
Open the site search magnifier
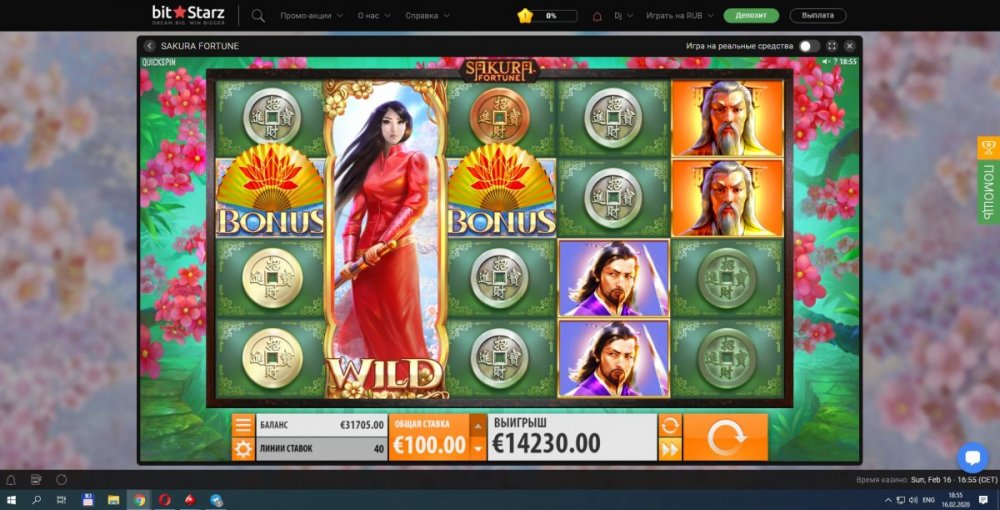(x=258, y=16)
